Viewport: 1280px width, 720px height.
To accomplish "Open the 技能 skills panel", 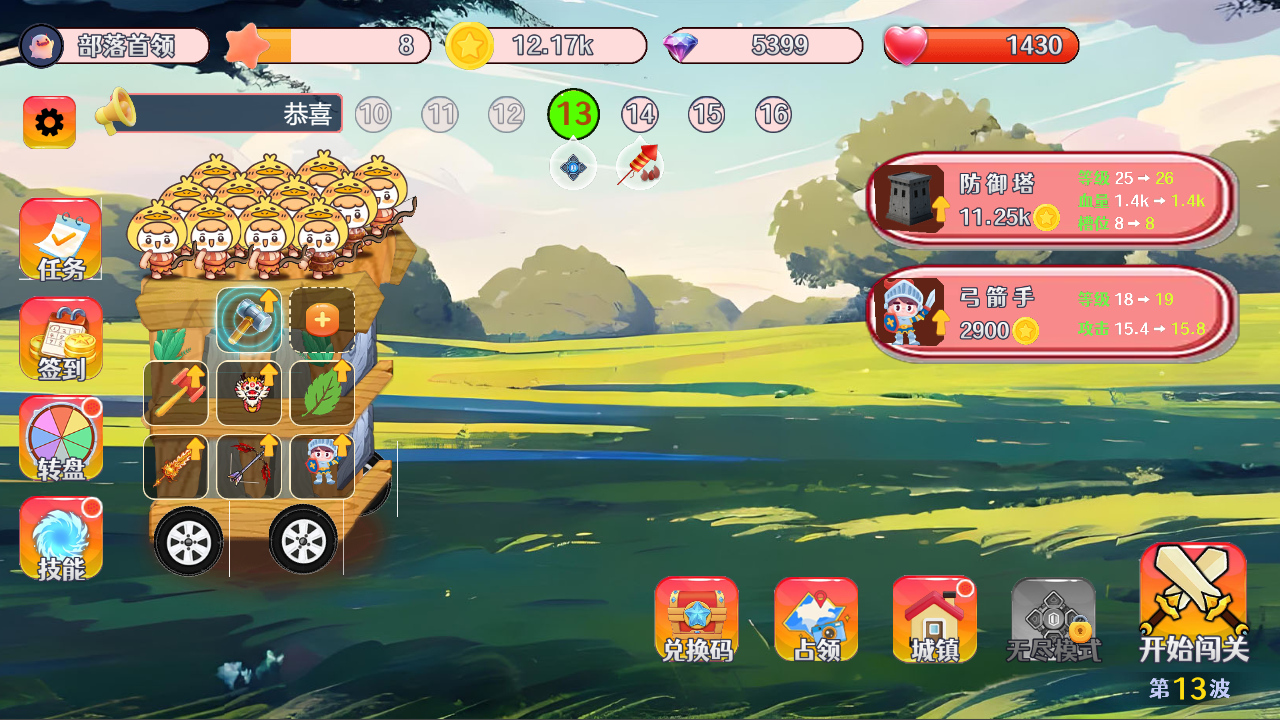I will click(60, 537).
